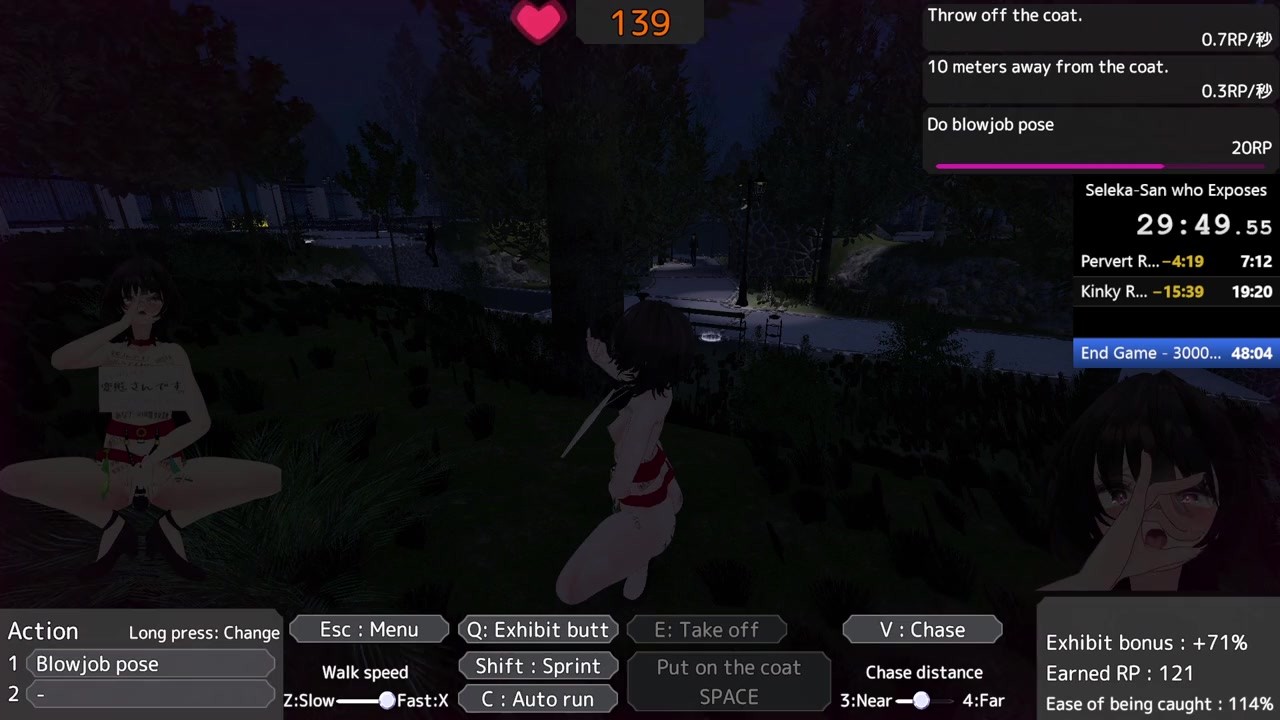Screen dimensions: 1280x720
Task: Select the Blowjob pose action slot
Action: tap(154, 664)
